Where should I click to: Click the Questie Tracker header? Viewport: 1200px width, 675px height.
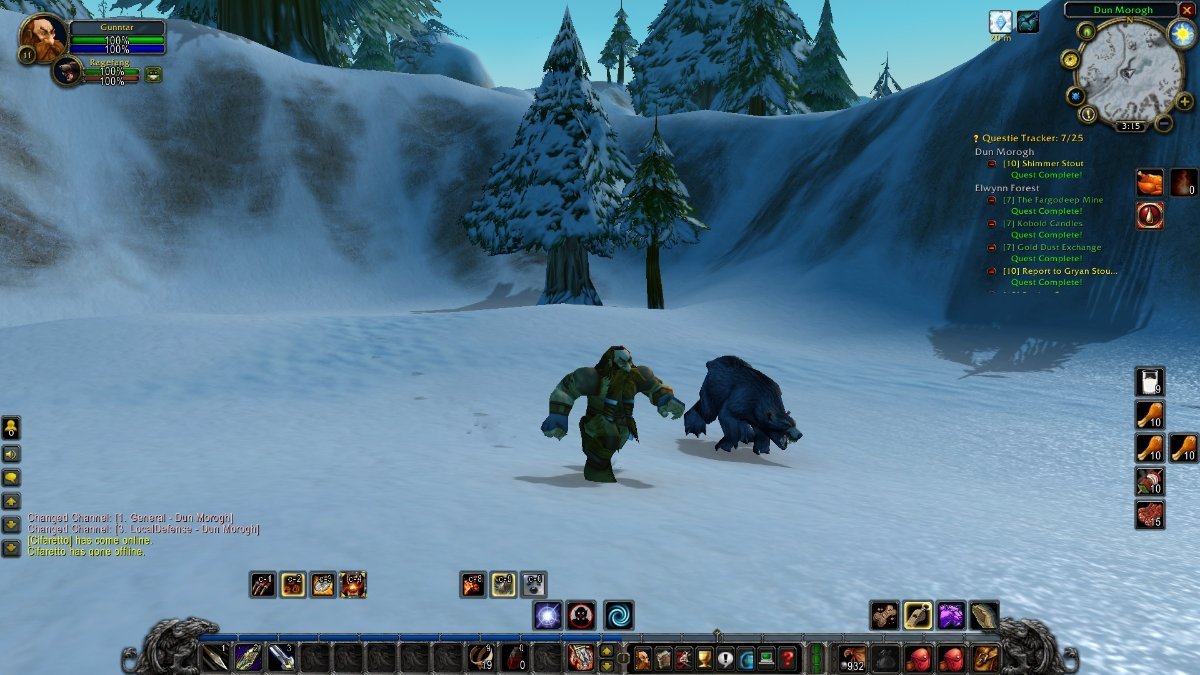[x=1030, y=138]
